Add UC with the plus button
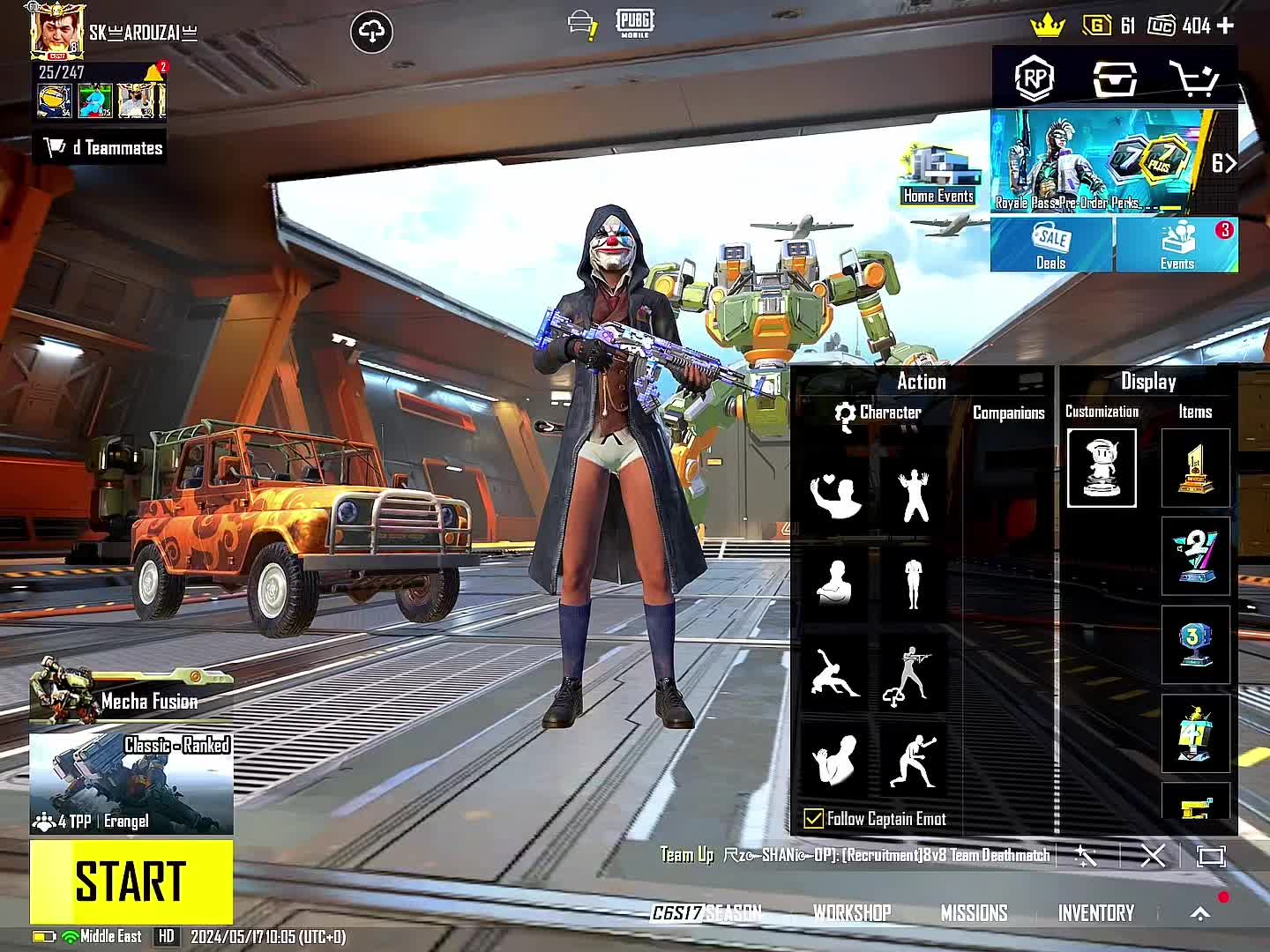The height and width of the screenshot is (952, 1270). (x=1225, y=26)
